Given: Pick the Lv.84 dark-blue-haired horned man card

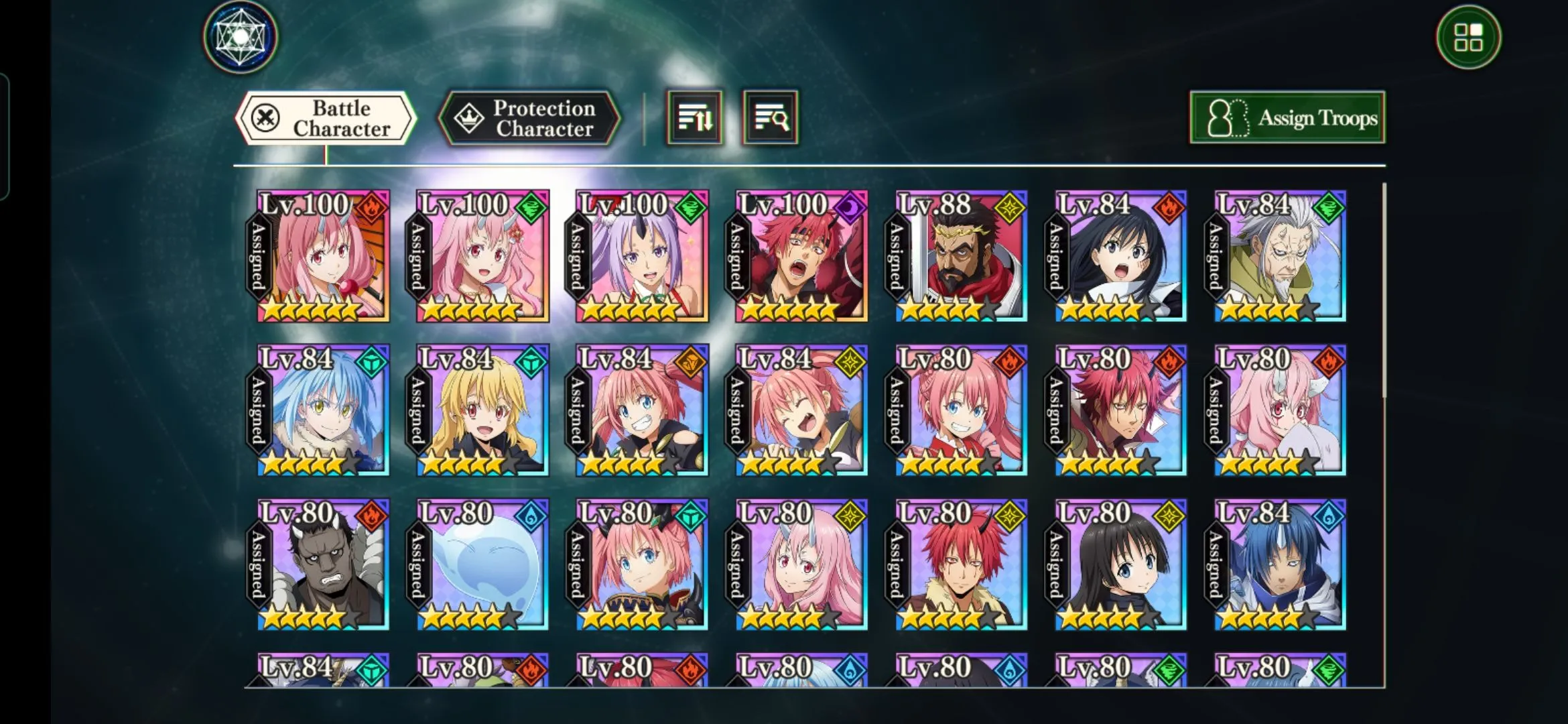Looking at the screenshot, I should 1280,564.
